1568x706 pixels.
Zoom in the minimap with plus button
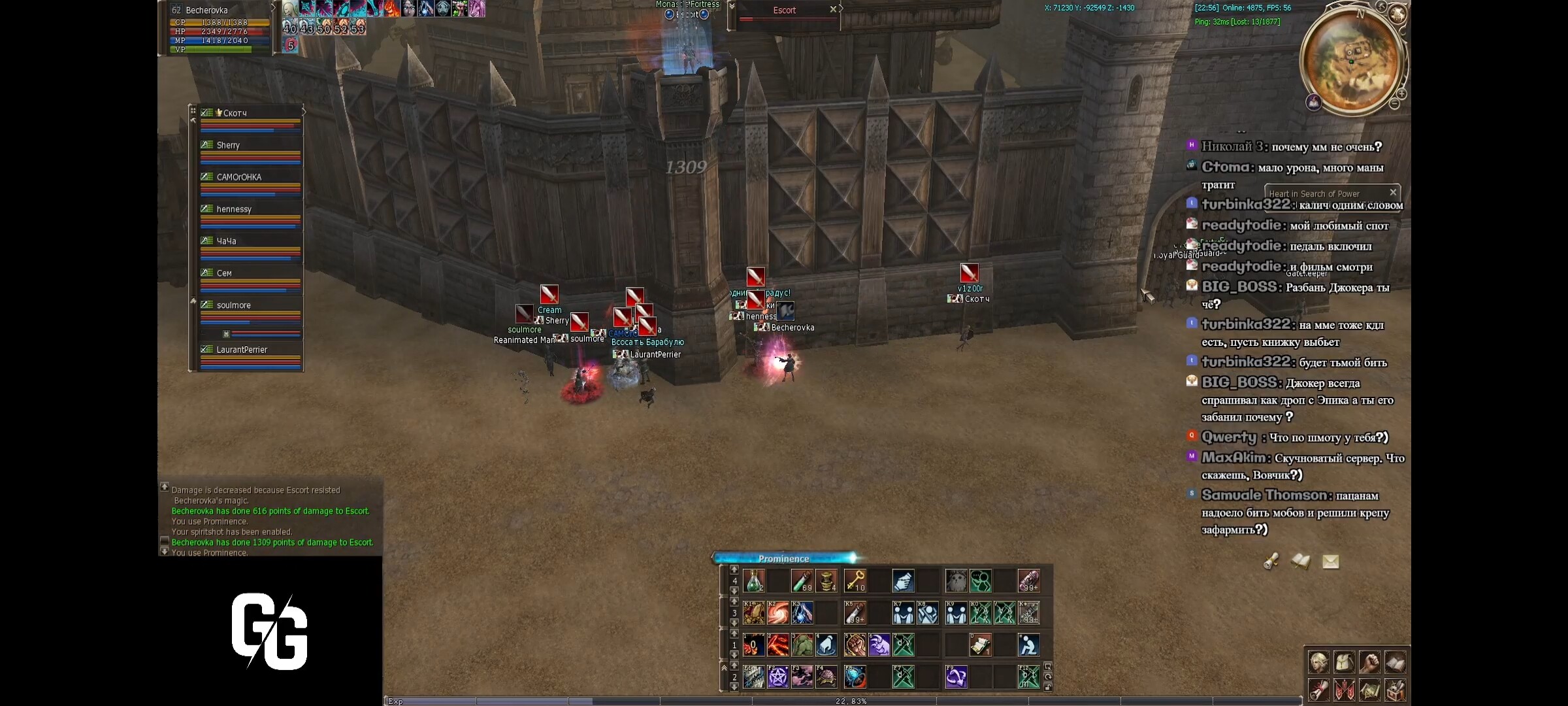point(1401,94)
